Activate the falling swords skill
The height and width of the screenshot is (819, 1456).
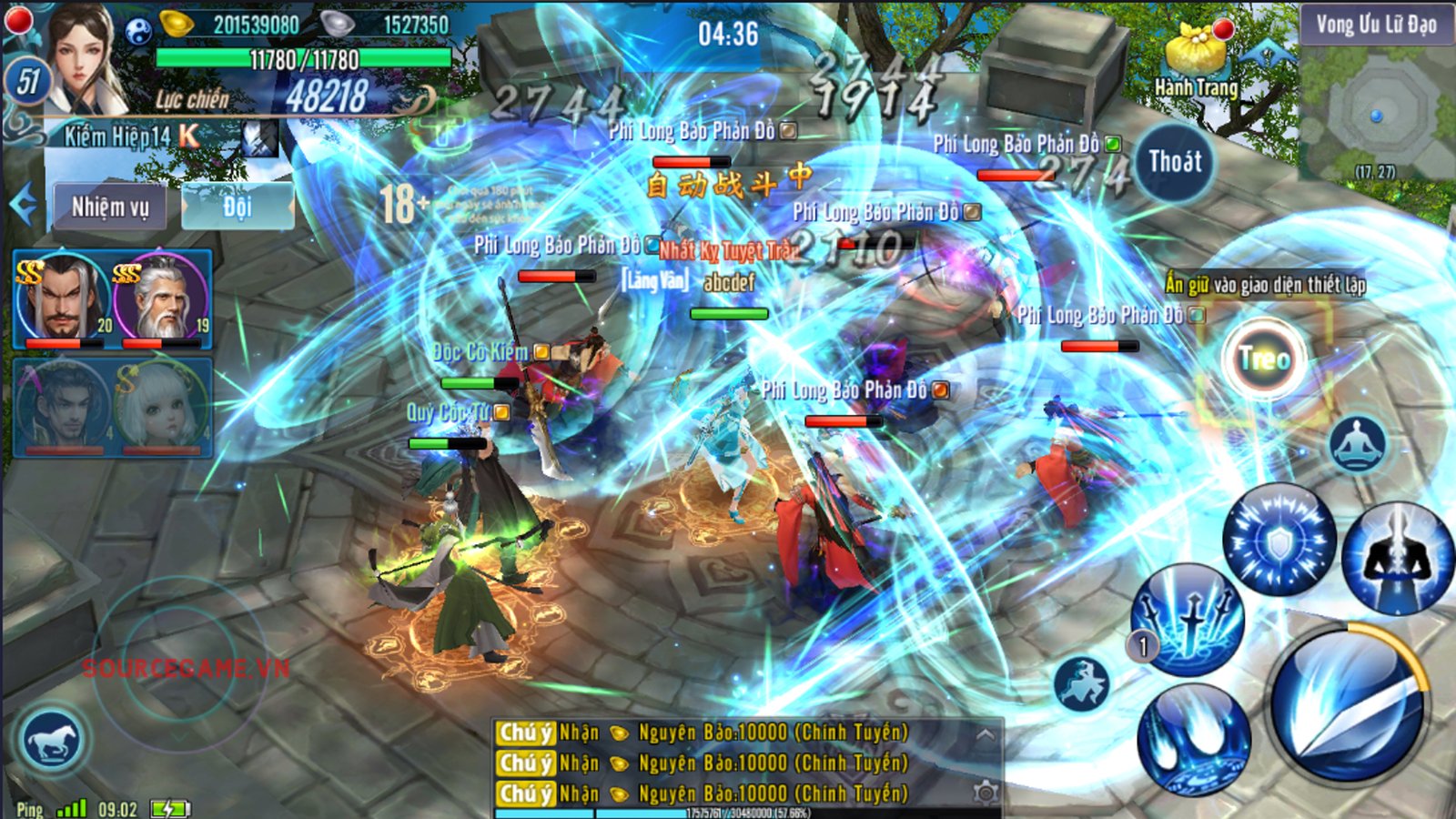(x=1189, y=618)
